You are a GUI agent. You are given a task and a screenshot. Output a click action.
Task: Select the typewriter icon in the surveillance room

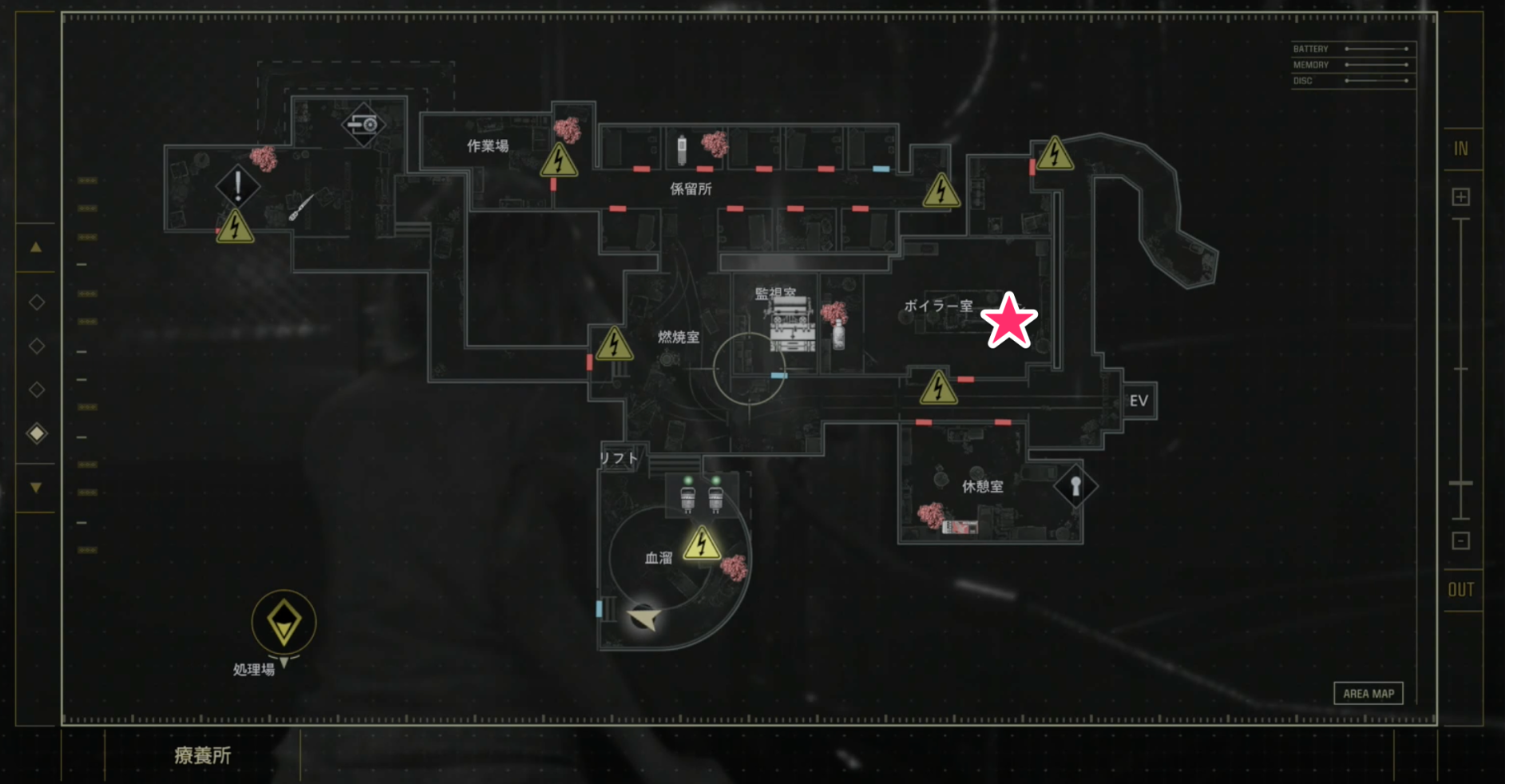tap(792, 325)
